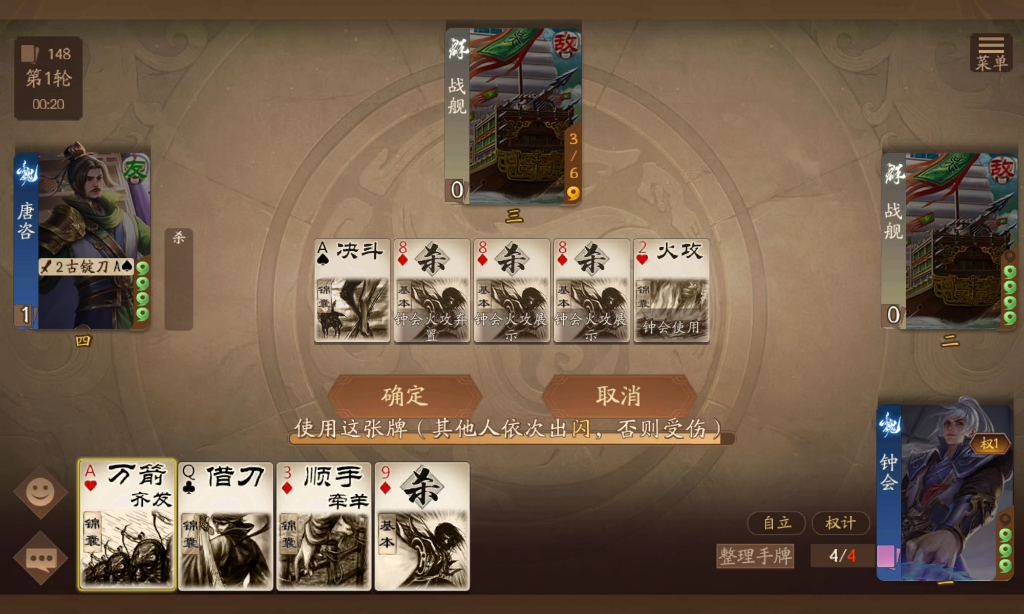
Task: Open the chat bubble button
Action: (41, 559)
